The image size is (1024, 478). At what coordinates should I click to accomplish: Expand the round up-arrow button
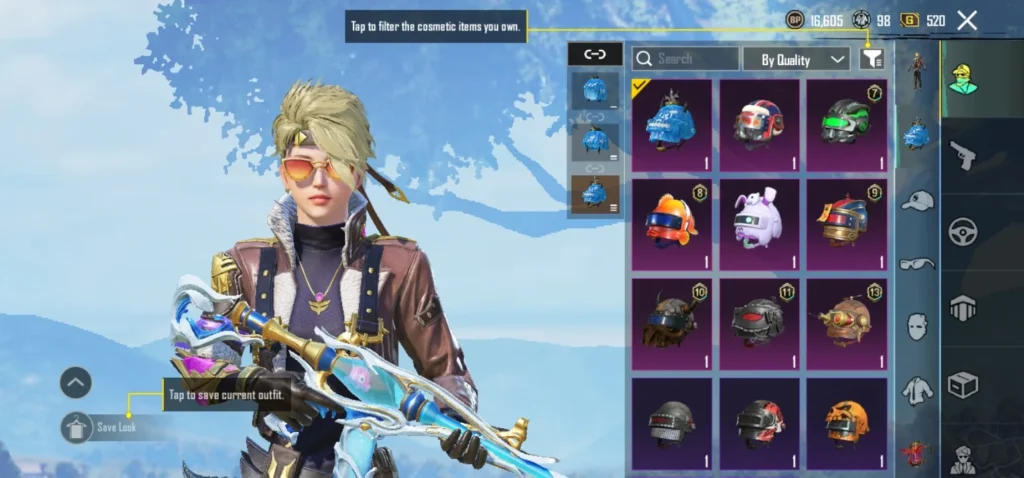[76, 381]
